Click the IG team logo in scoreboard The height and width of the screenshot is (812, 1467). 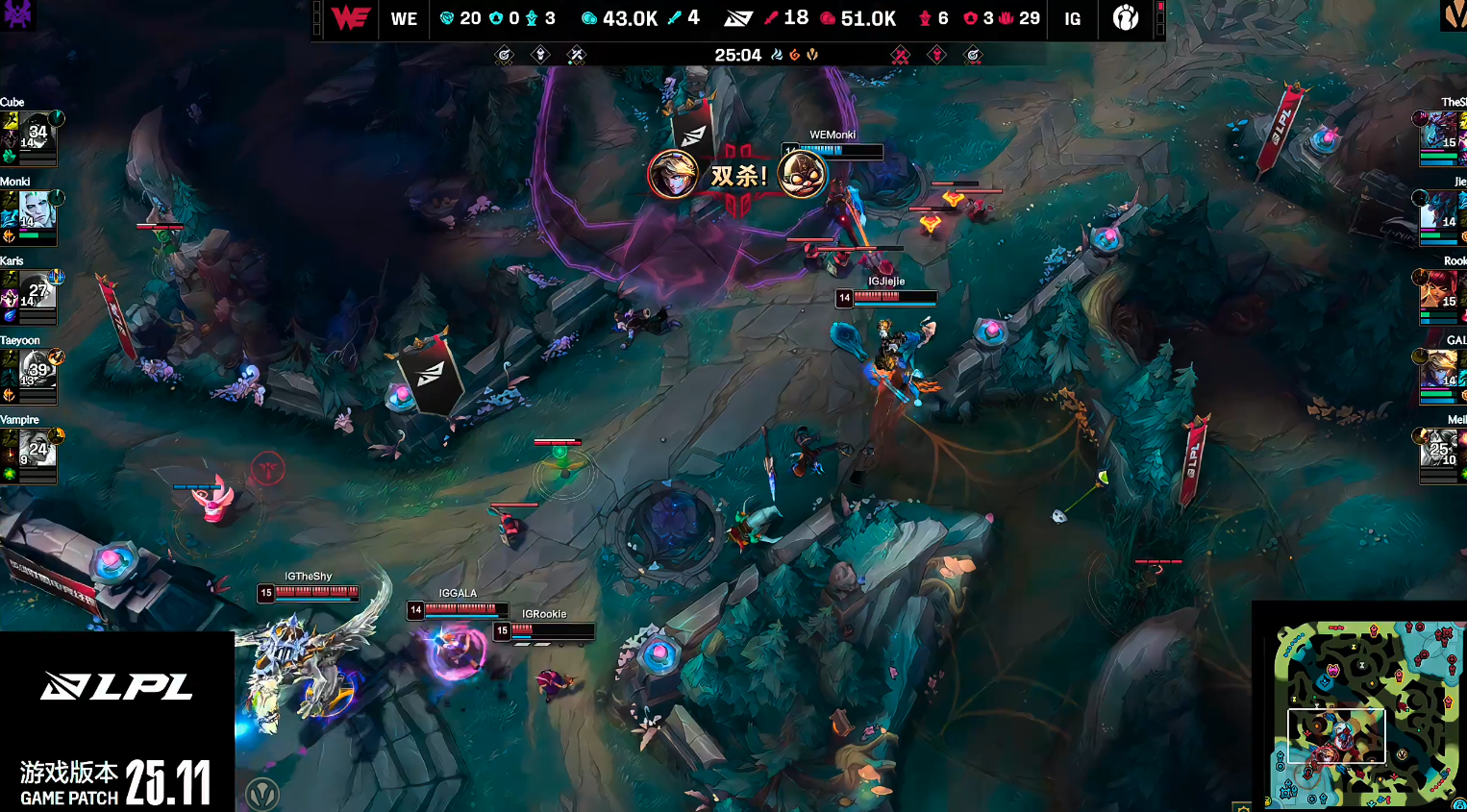1125,18
